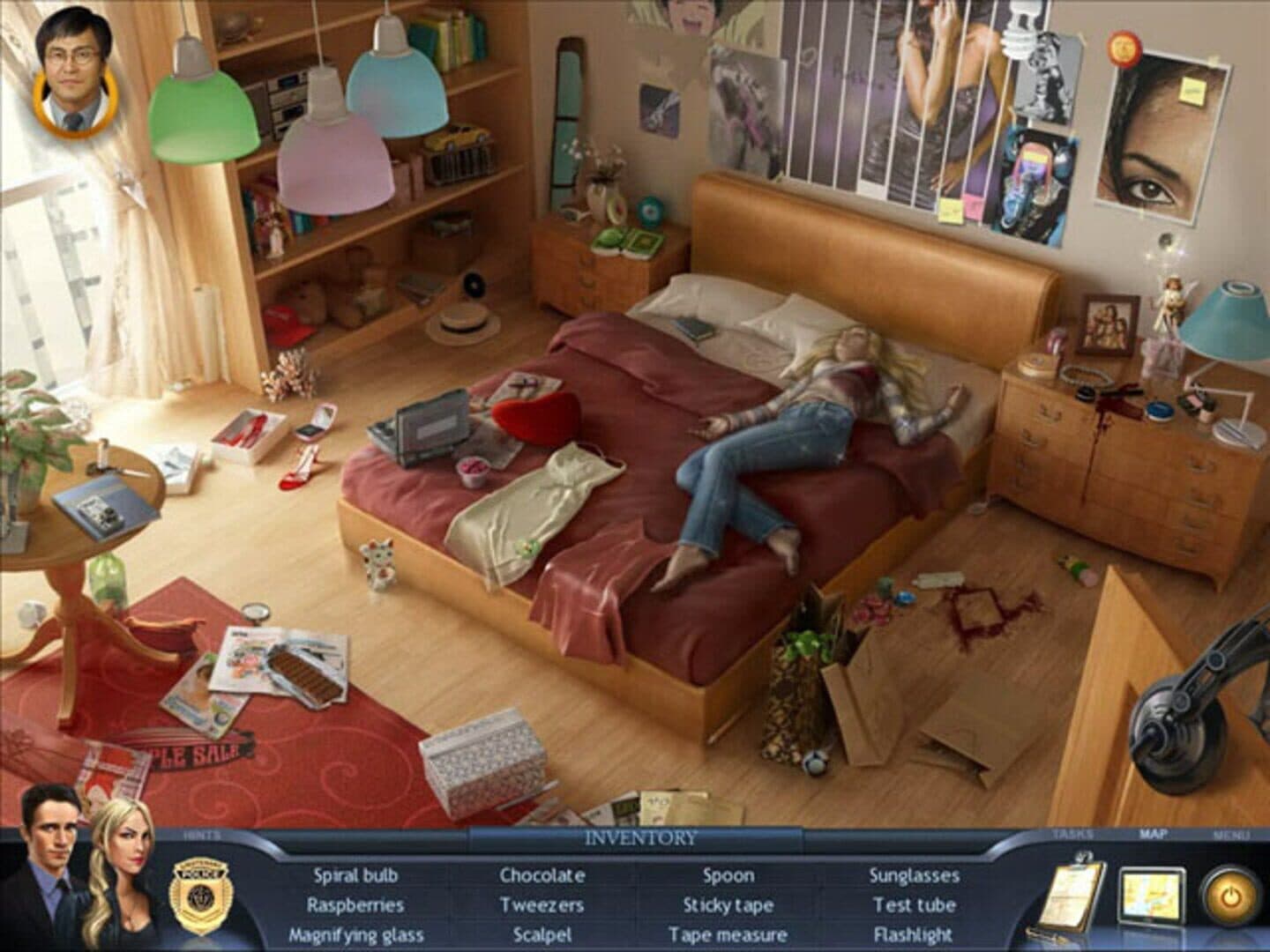Select Spoon in the inventory list
This screenshot has height=952, width=1270.
click(728, 875)
